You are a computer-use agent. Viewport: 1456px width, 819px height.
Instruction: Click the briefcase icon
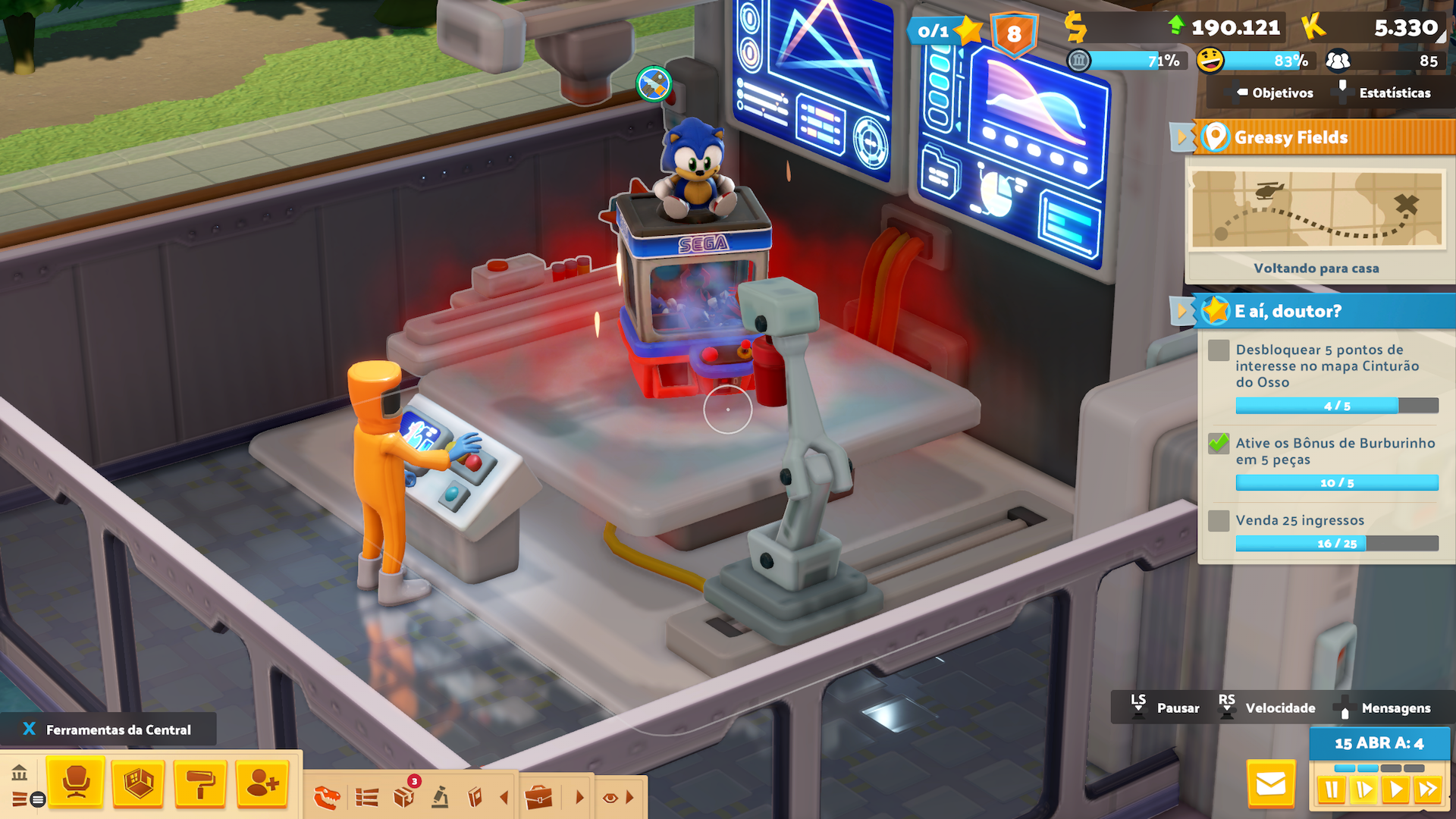coord(538,797)
